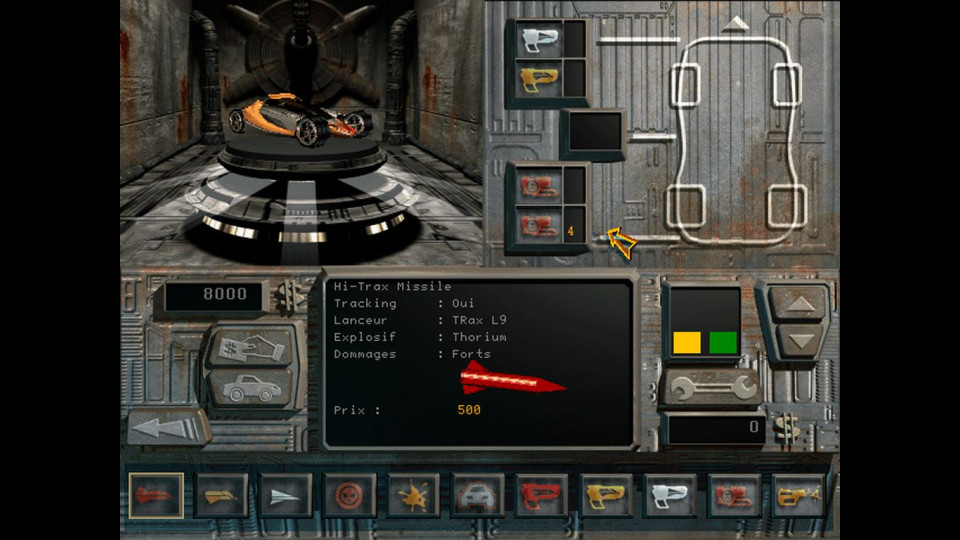This screenshot has width=960, height=540.
Task: Click the up arrow button
Action: (796, 304)
